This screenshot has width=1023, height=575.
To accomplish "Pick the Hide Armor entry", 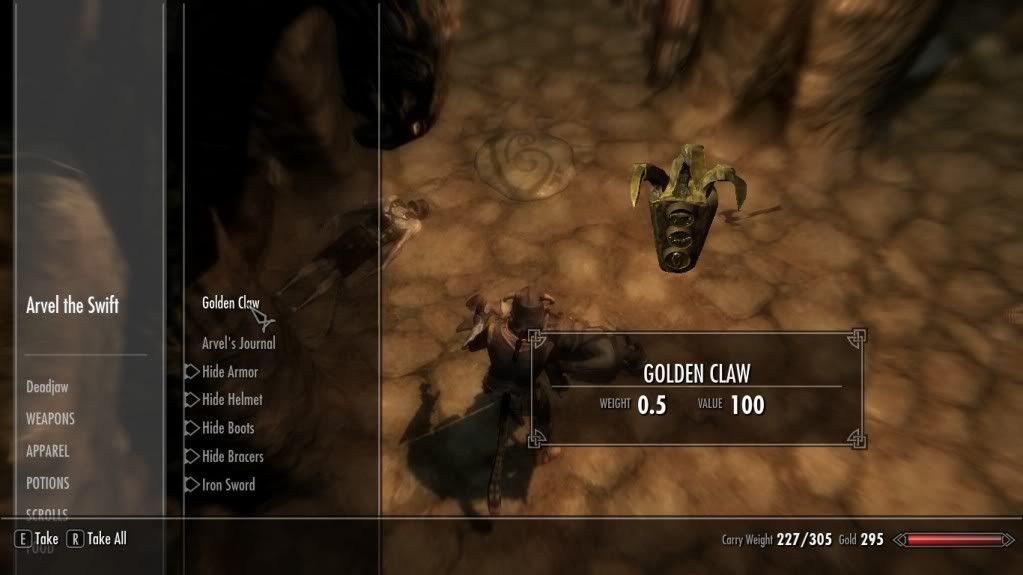I will 230,372.
